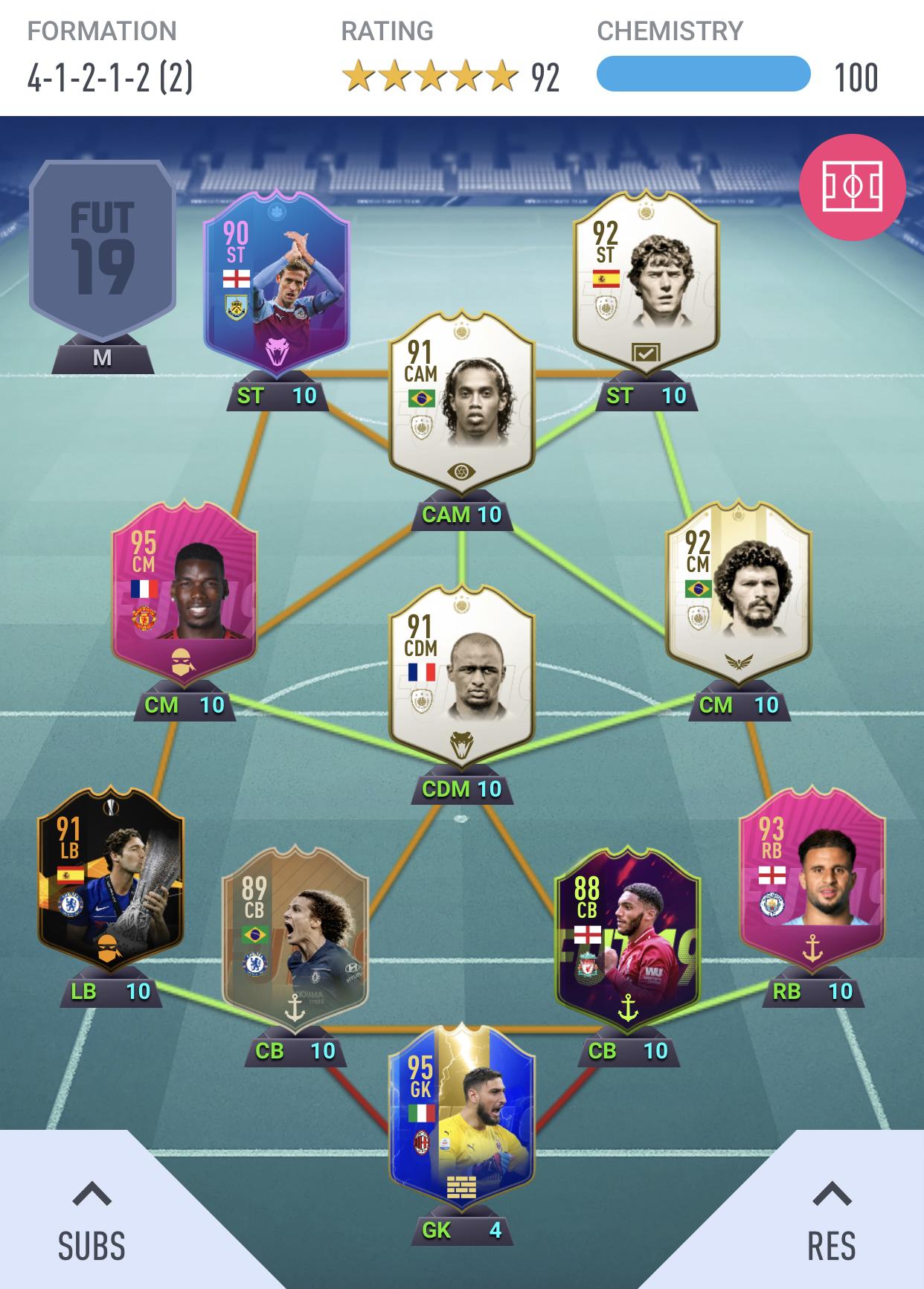Select the 91 CDM France icon card
The image size is (924, 1289).
pyautogui.click(x=461, y=677)
